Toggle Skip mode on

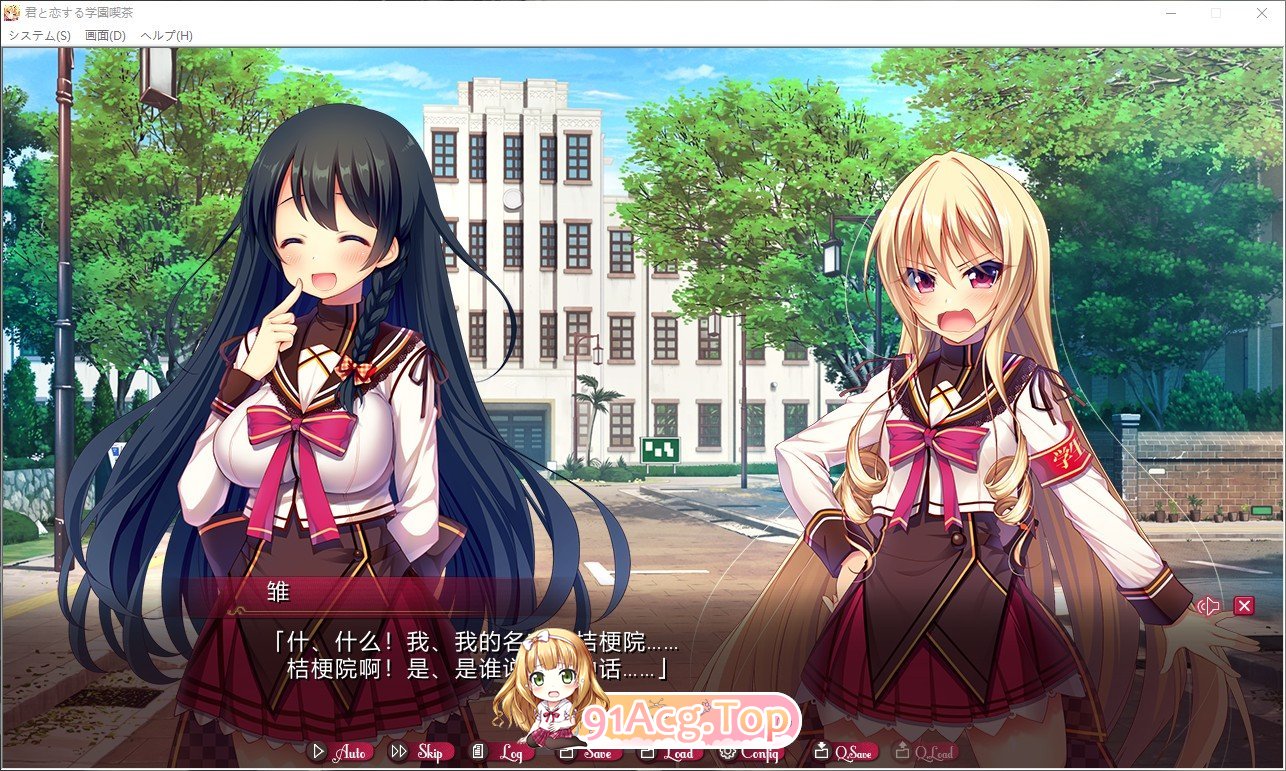click(421, 752)
